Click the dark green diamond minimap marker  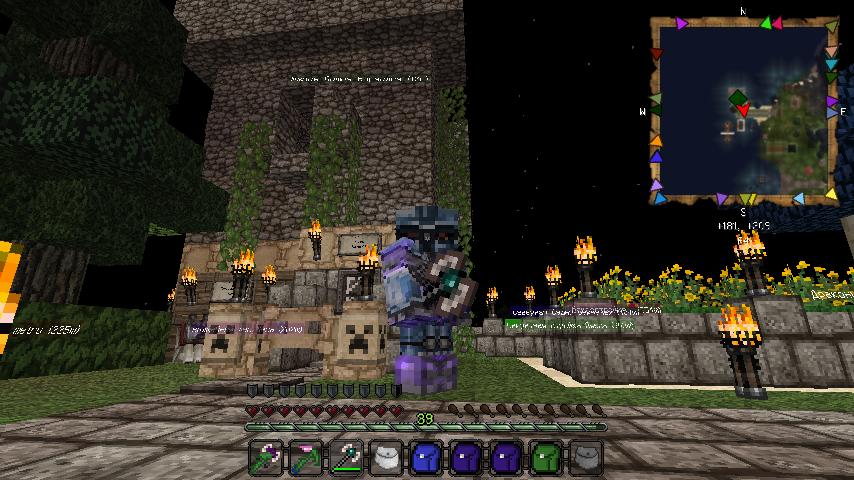(738, 98)
